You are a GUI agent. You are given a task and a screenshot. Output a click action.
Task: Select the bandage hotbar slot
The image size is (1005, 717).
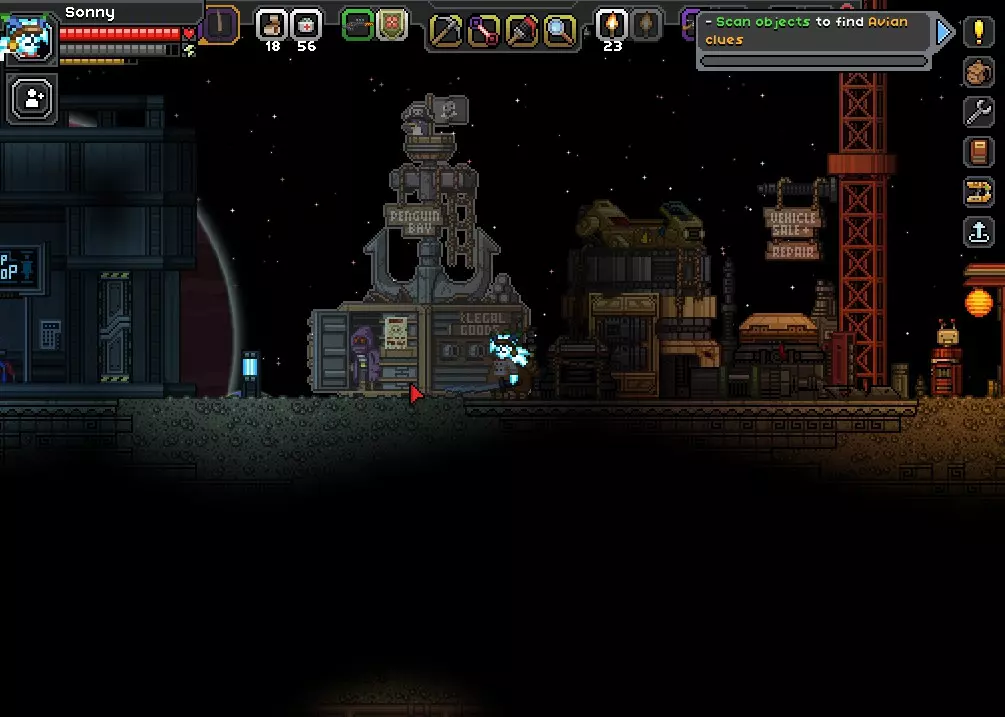tap(272, 24)
